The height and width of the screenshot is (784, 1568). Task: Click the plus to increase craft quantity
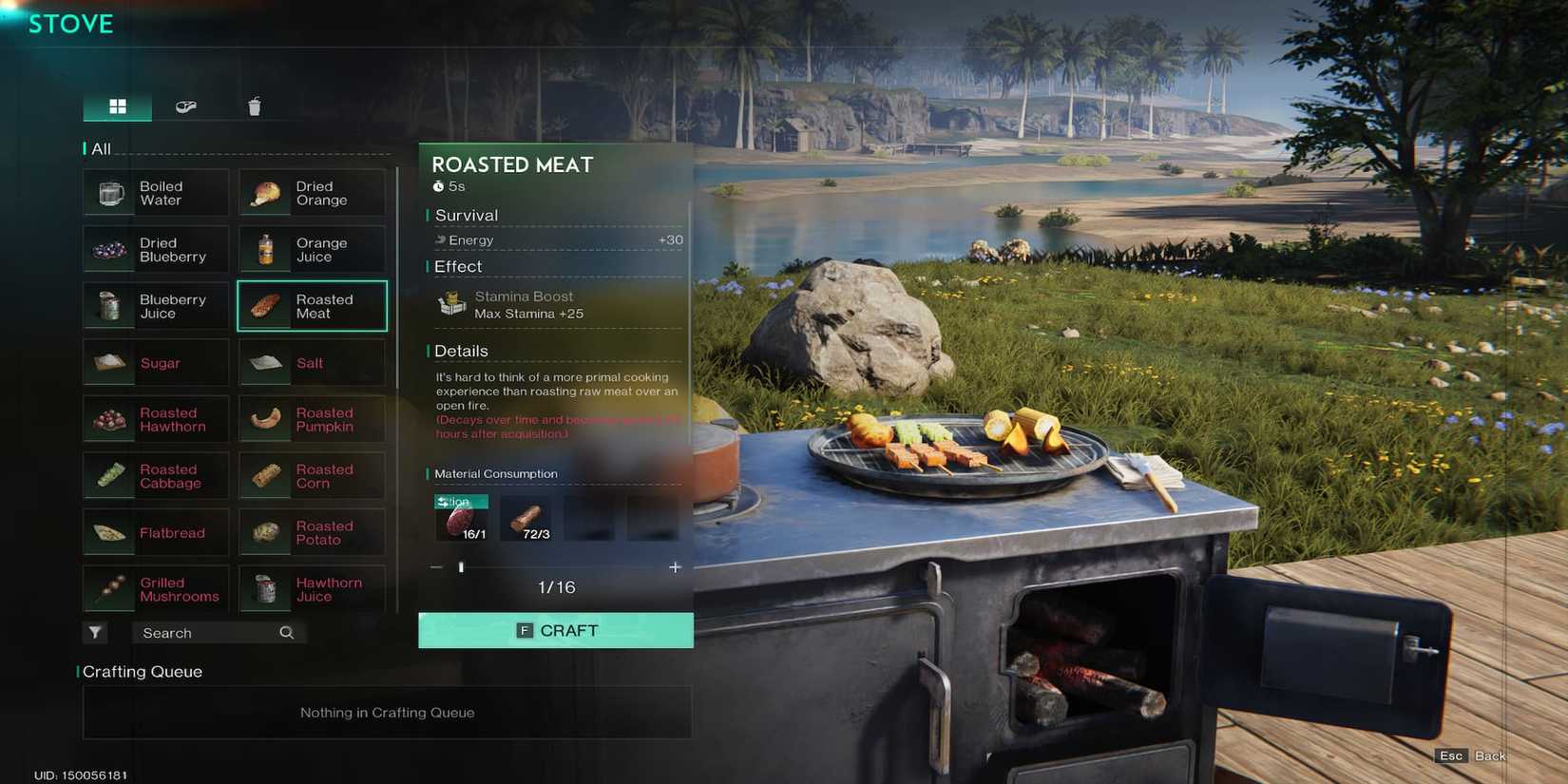675,566
